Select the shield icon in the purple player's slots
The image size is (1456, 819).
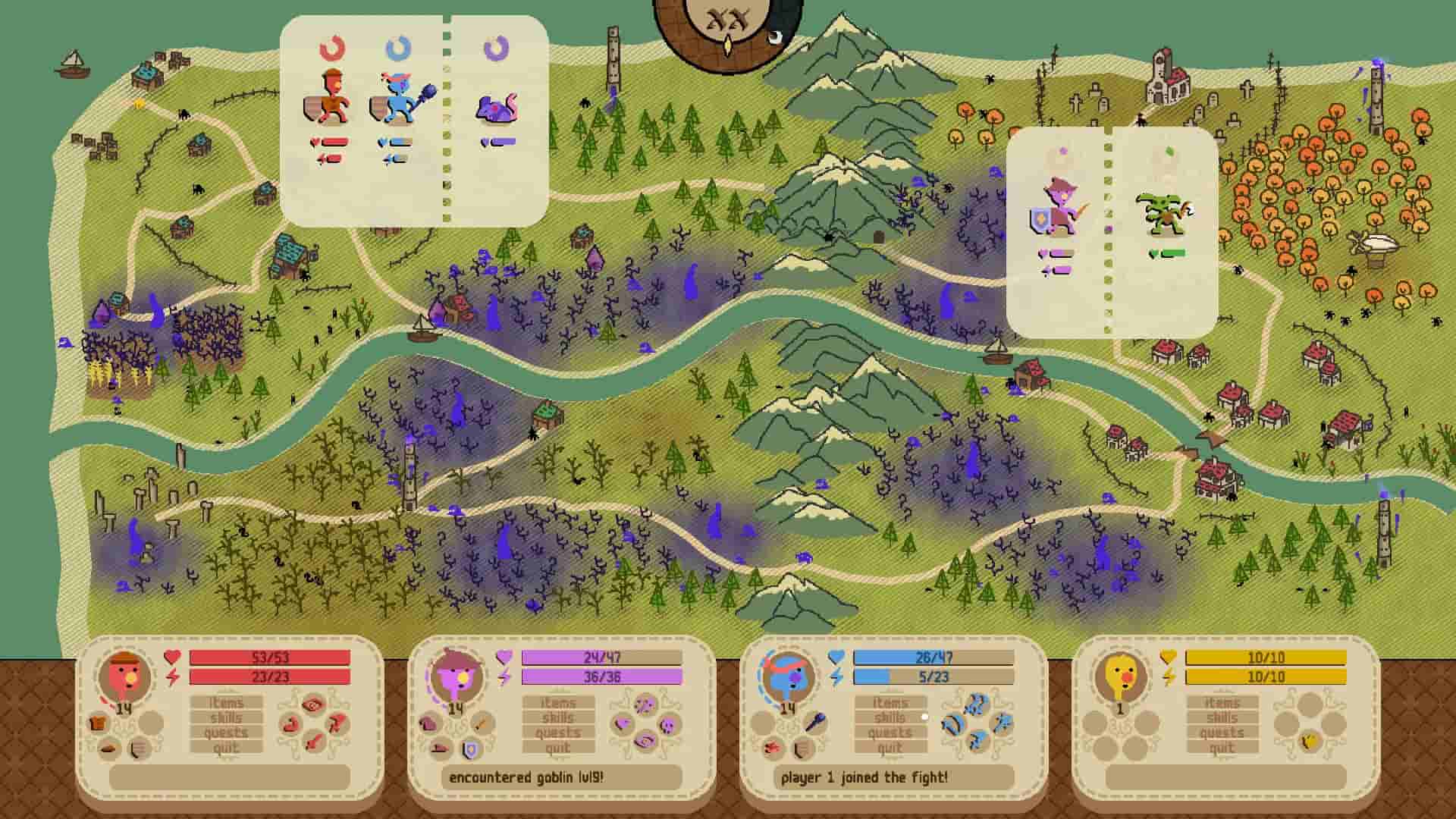tap(470, 750)
